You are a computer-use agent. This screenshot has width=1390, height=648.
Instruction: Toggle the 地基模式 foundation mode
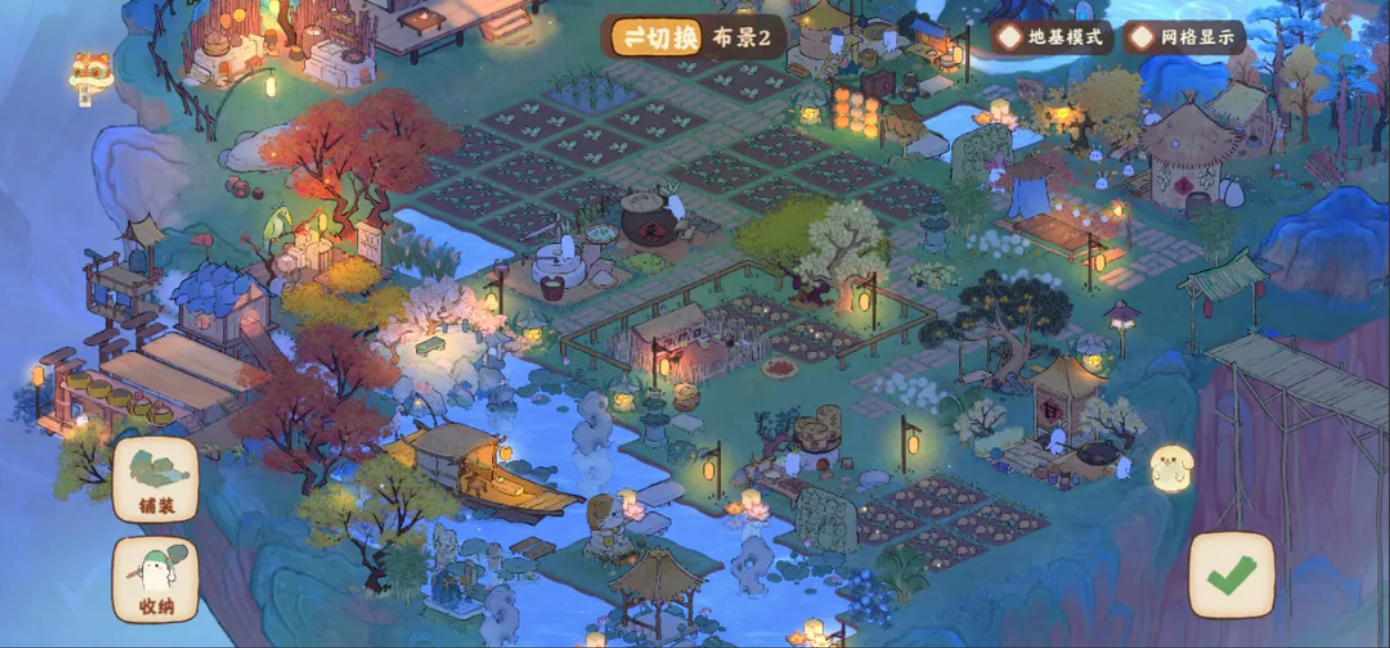click(x=1051, y=38)
